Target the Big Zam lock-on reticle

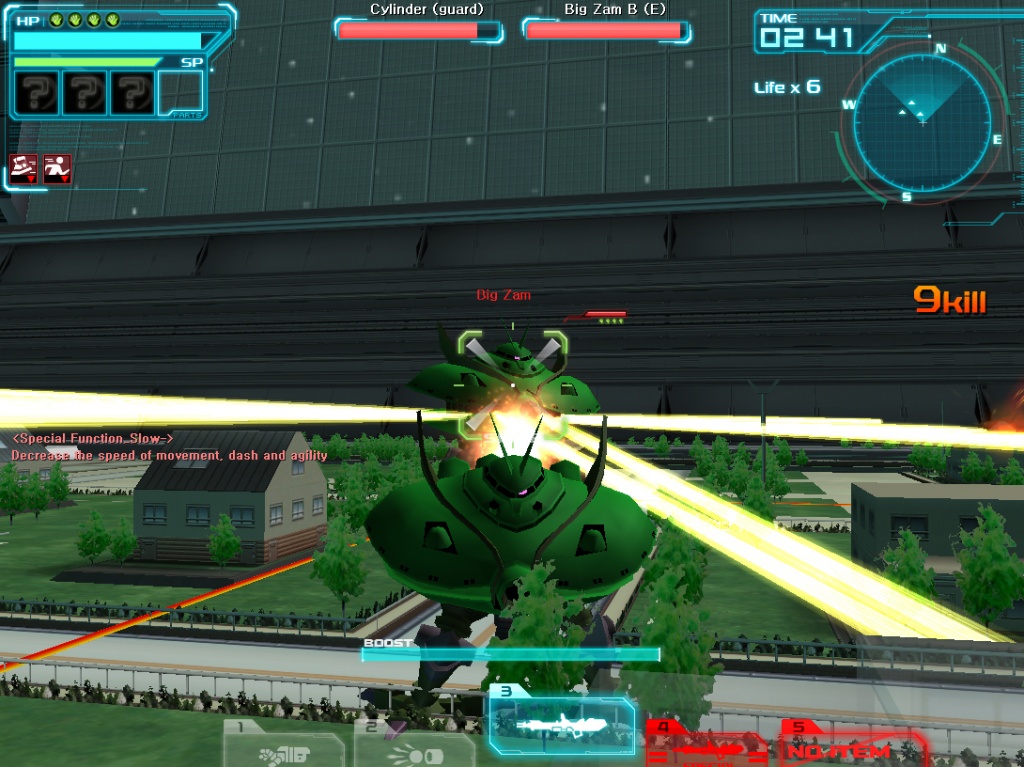(x=513, y=384)
